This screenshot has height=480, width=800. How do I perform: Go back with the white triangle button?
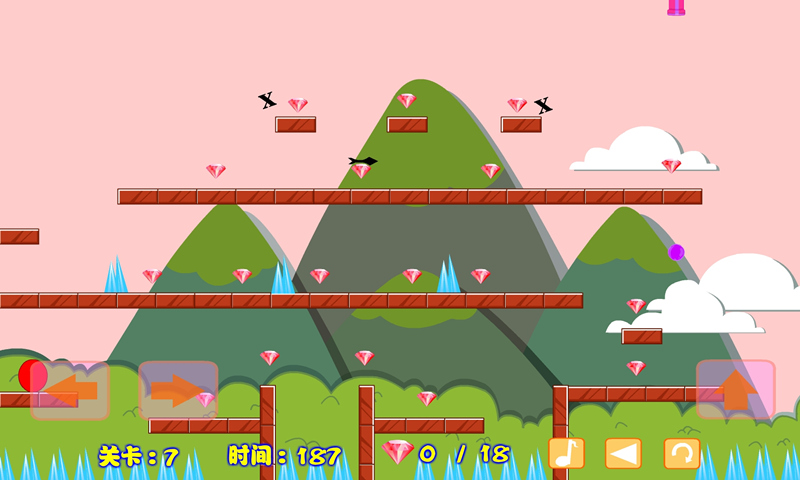(x=623, y=453)
